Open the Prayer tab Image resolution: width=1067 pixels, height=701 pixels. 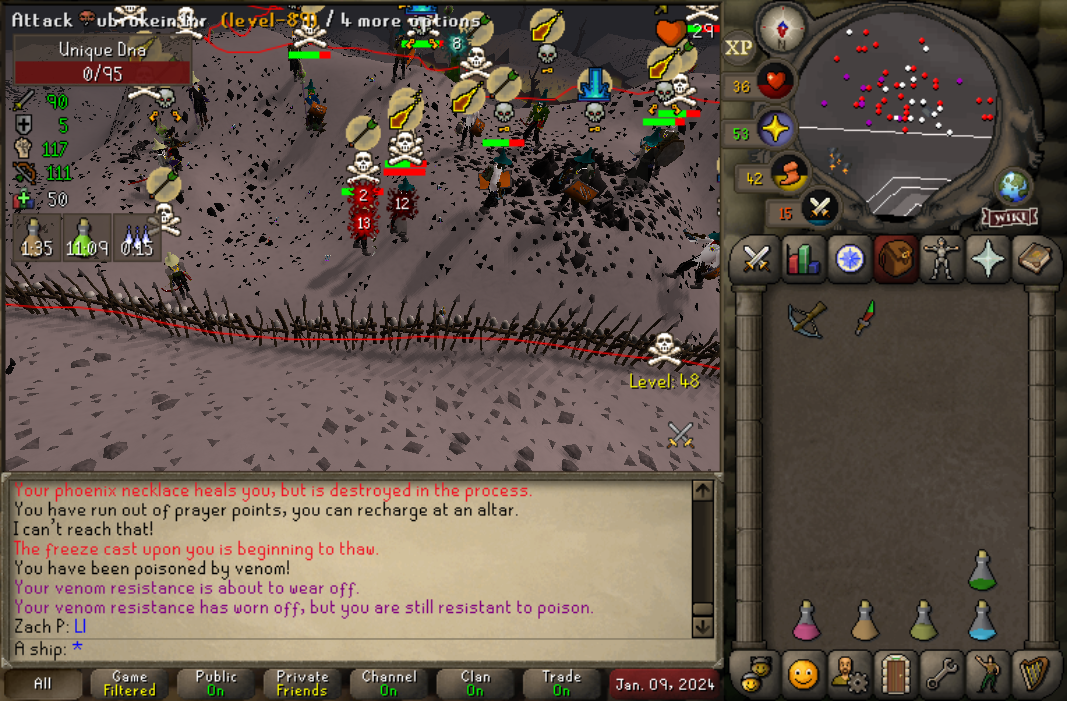point(989,260)
